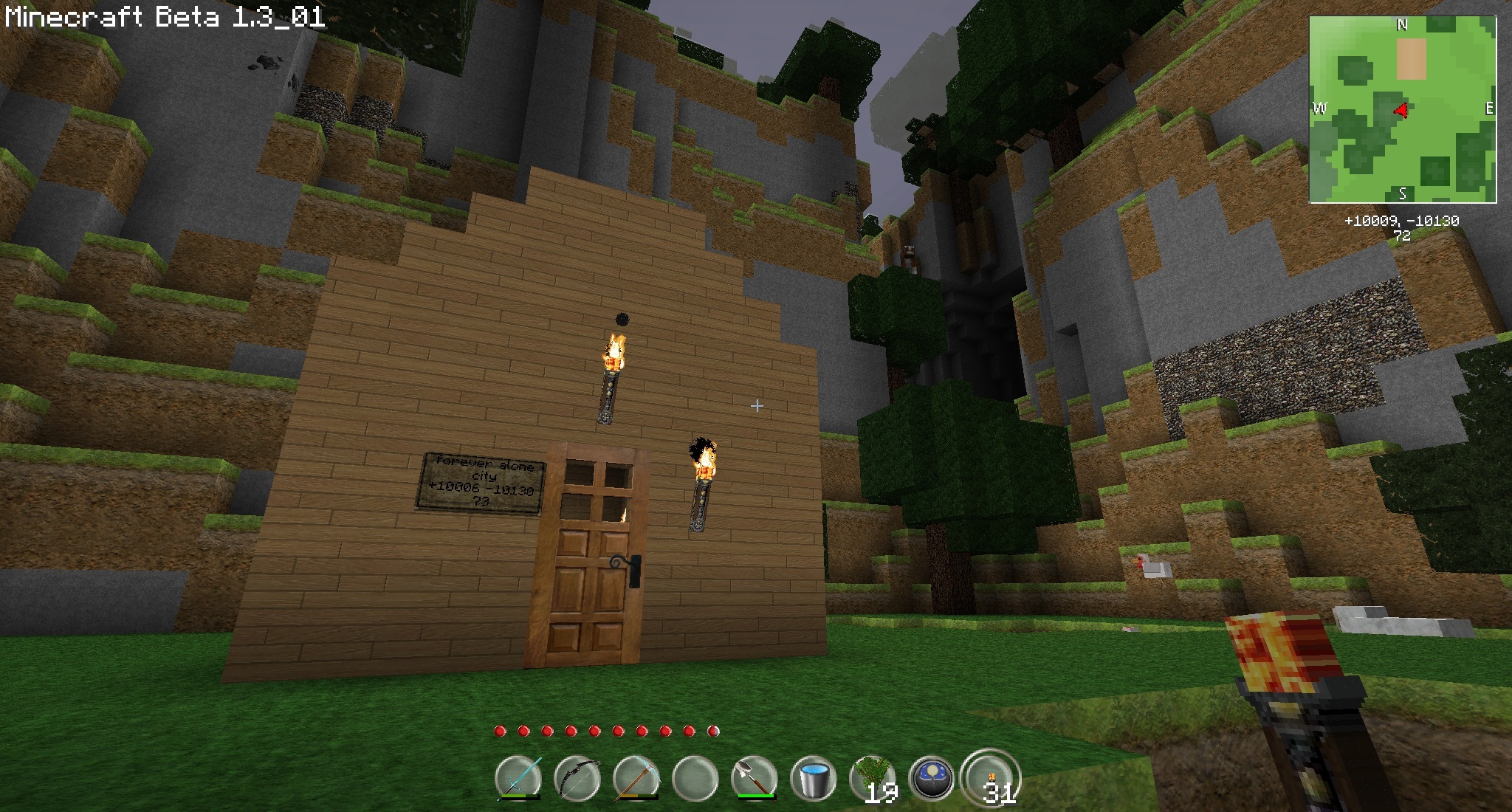The image size is (1512, 812).
Task: Switch to the torch stack of 31
Action: (x=992, y=778)
